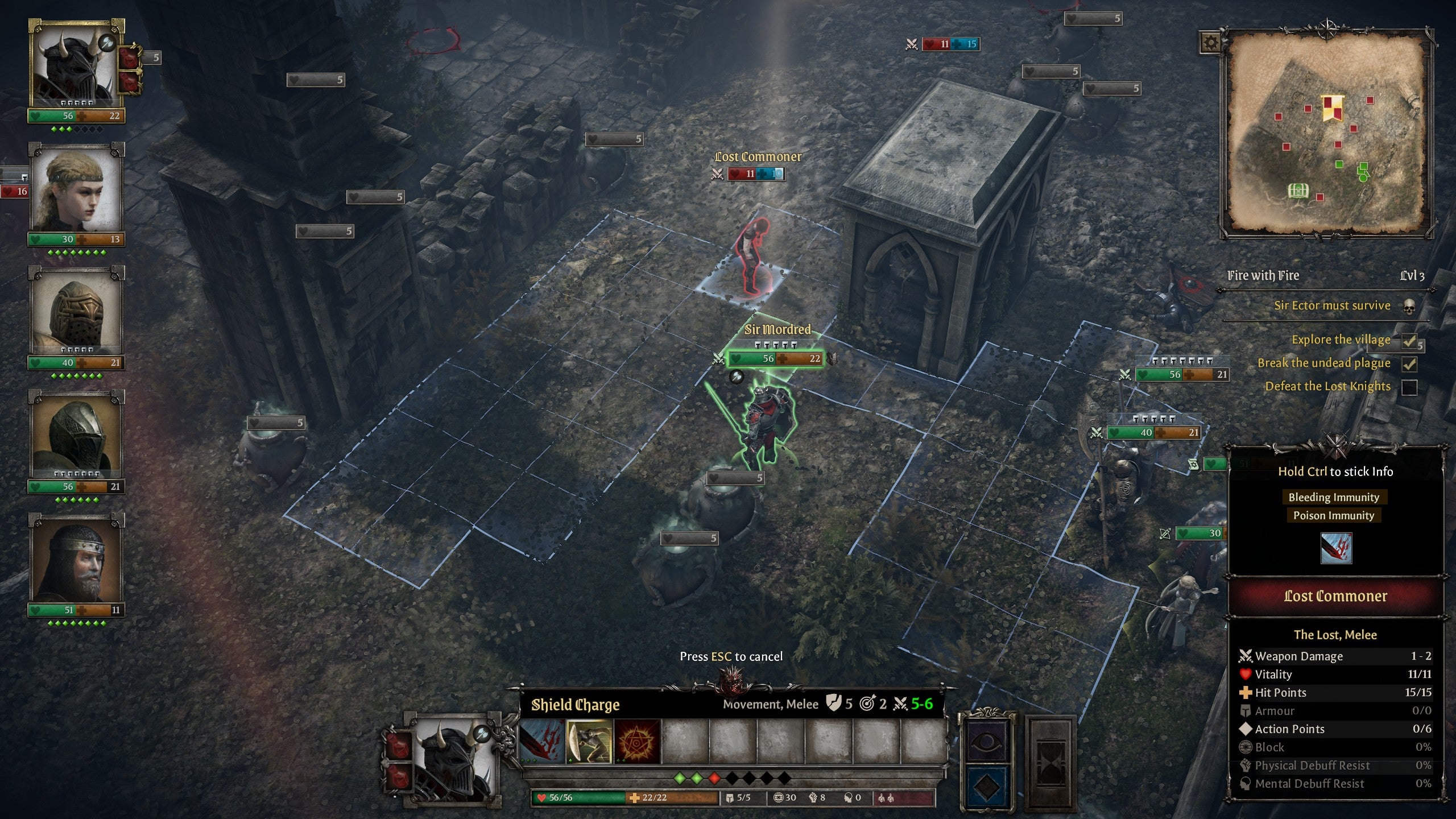The width and height of the screenshot is (1456, 819).
Task: Select the bronze-helmeted knight's party portrait
Action: [x=76, y=313]
